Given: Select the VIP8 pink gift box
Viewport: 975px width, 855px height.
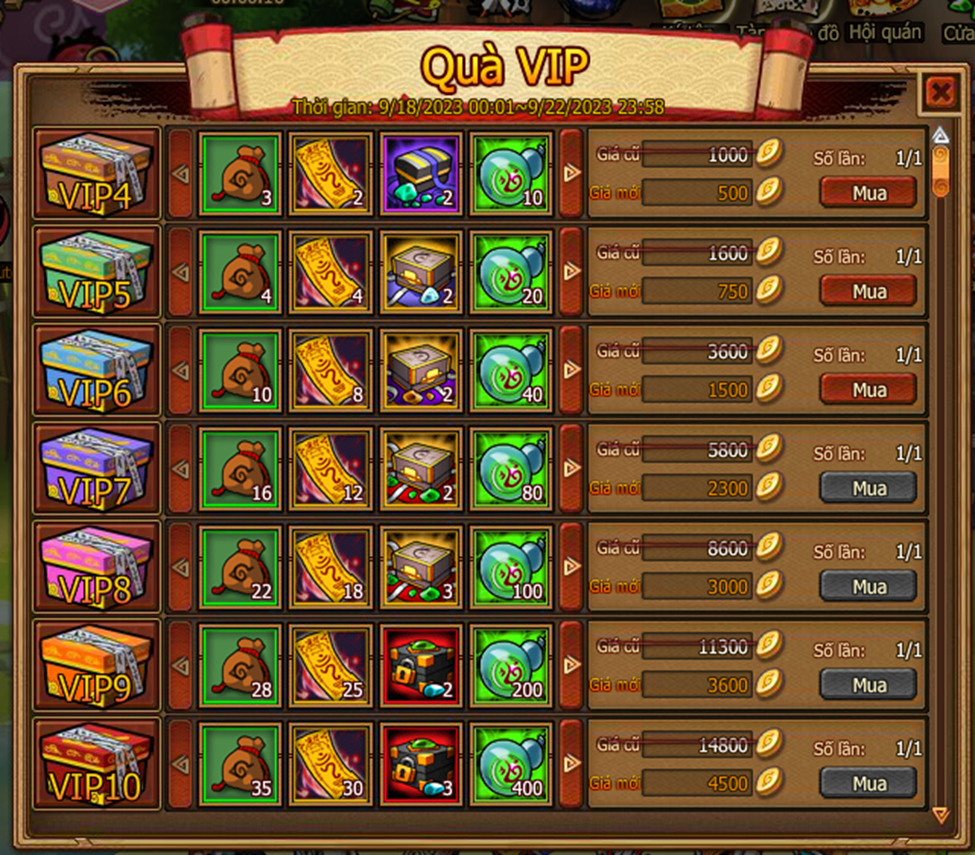Looking at the screenshot, I should point(96,567).
